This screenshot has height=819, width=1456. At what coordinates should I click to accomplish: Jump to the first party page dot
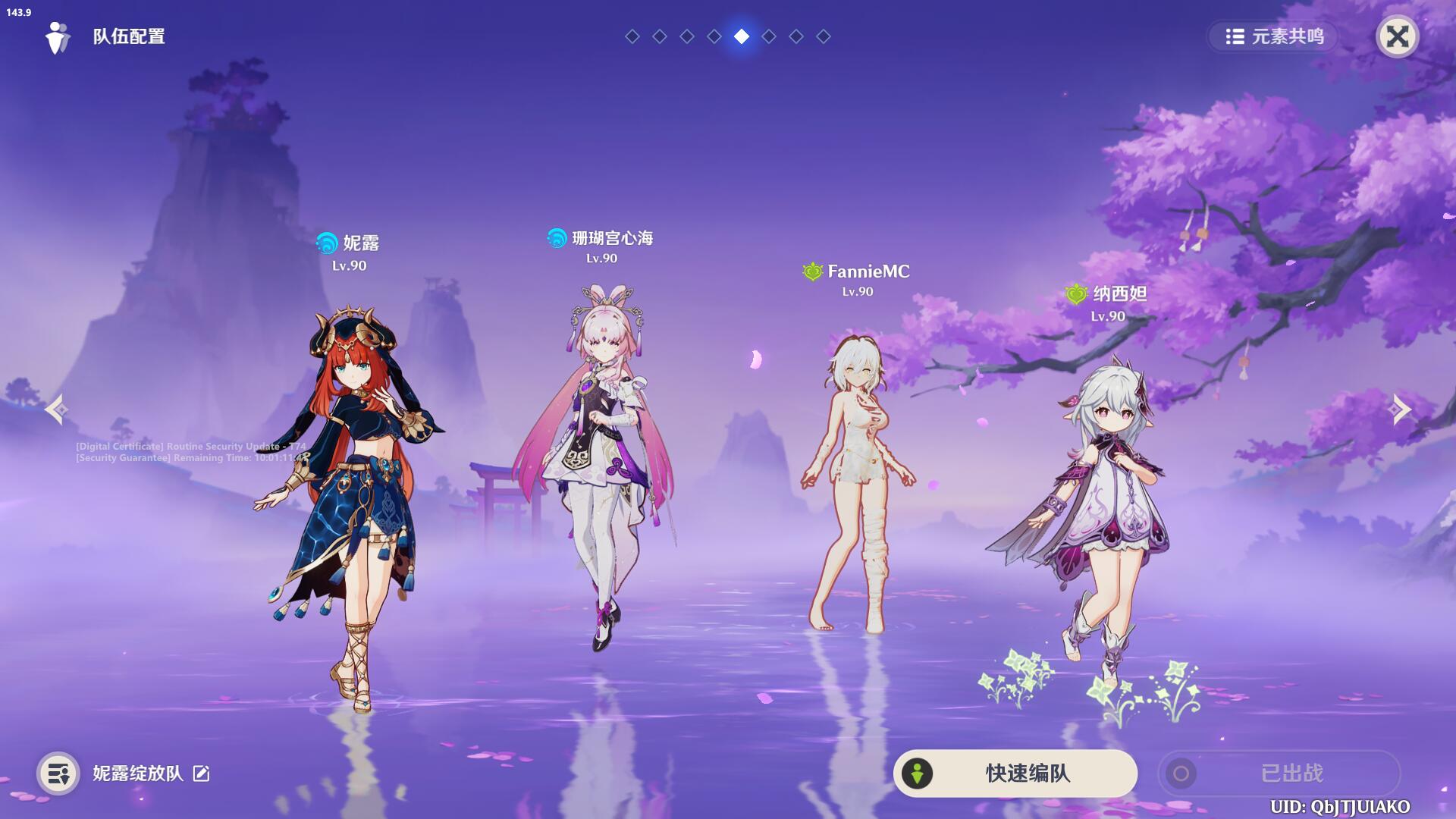[x=632, y=36]
